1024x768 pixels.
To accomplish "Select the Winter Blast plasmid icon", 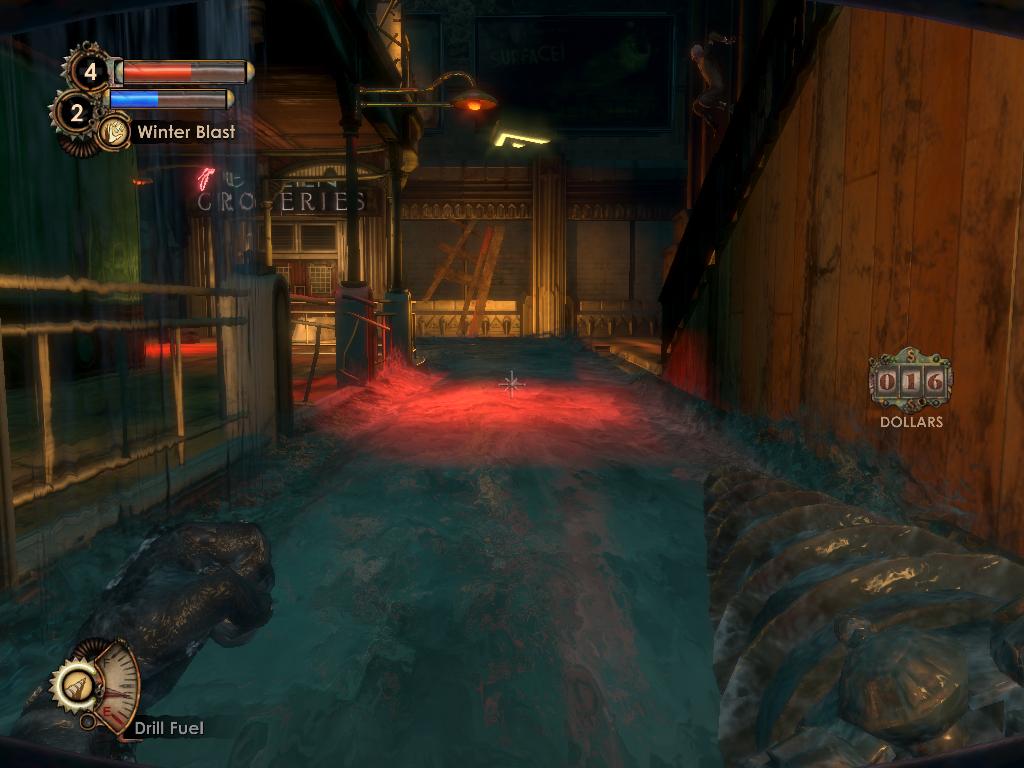I will click(115, 131).
